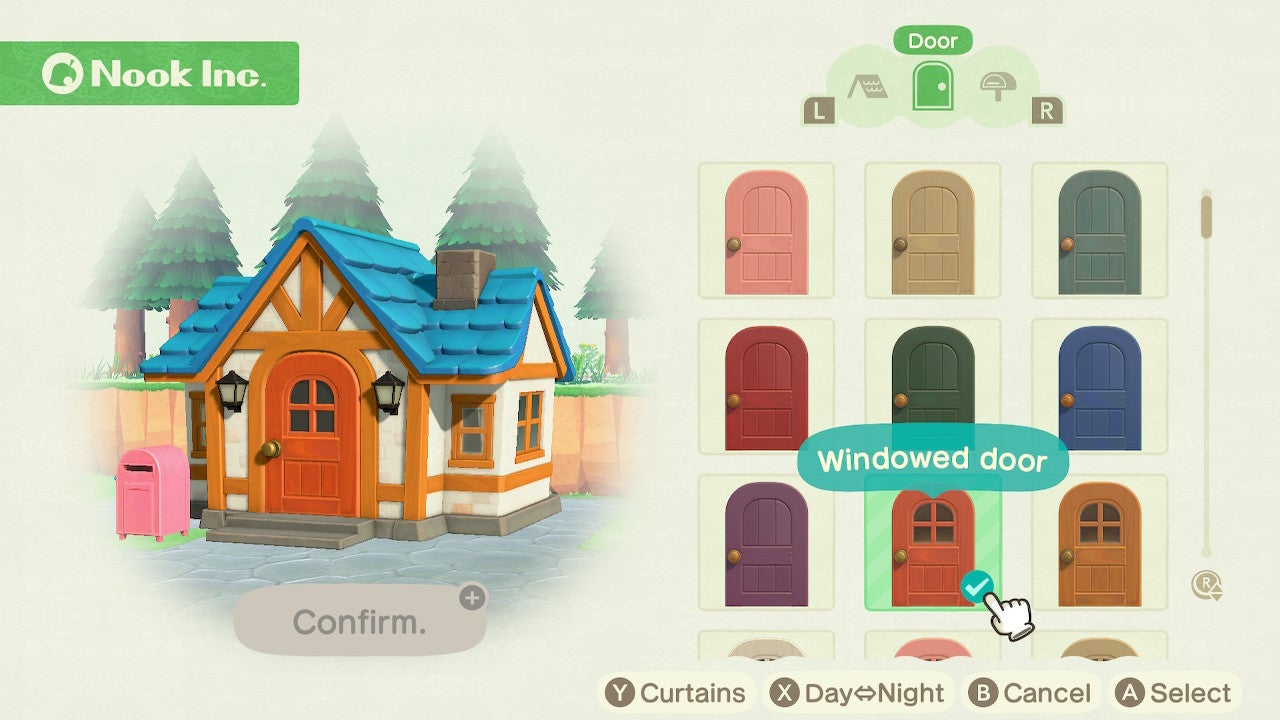Click the R shoulder button indicator
This screenshot has width=1280, height=720.
click(1046, 110)
